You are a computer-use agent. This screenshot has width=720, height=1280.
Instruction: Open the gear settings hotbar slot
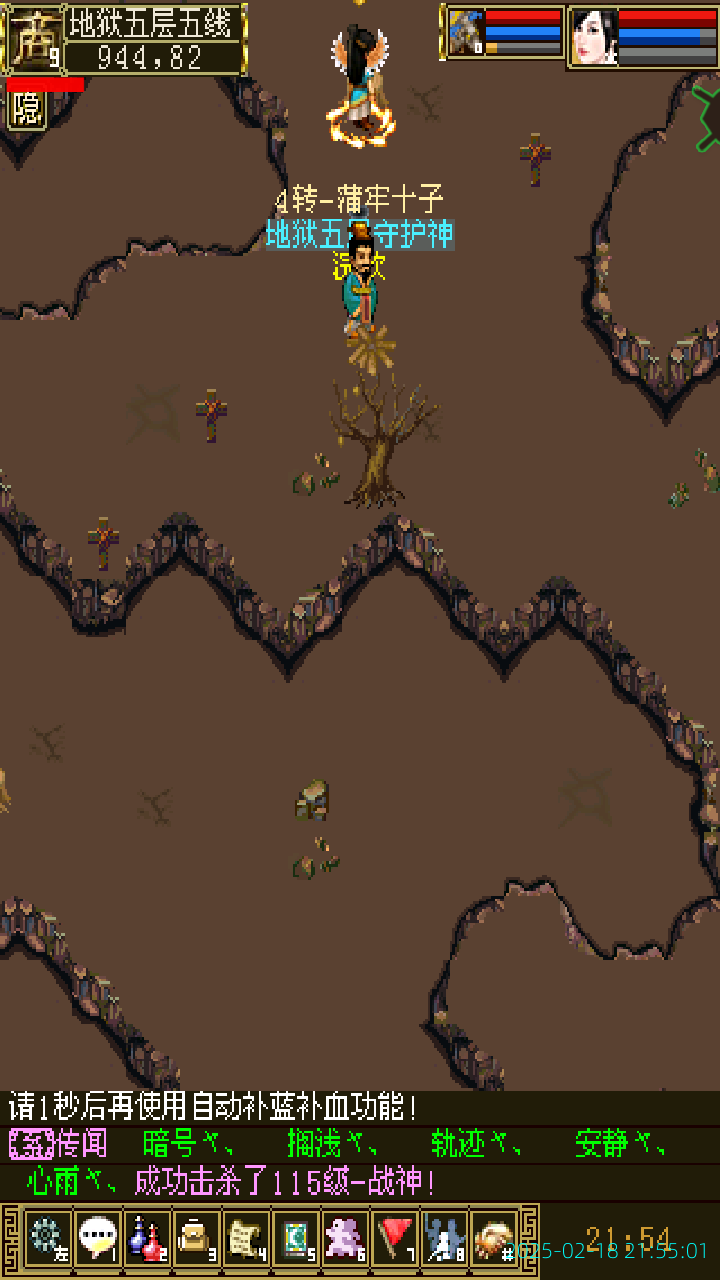[x=46, y=1239]
